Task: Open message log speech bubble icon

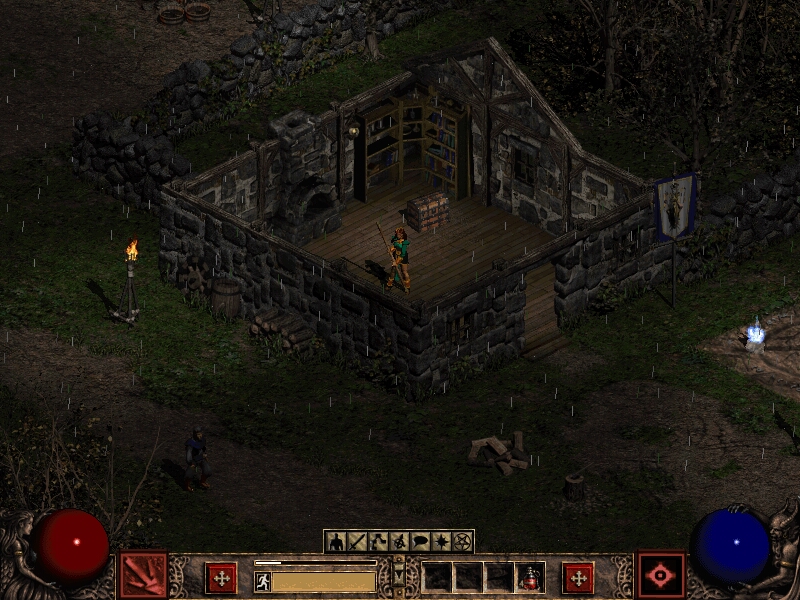Action: (420, 541)
